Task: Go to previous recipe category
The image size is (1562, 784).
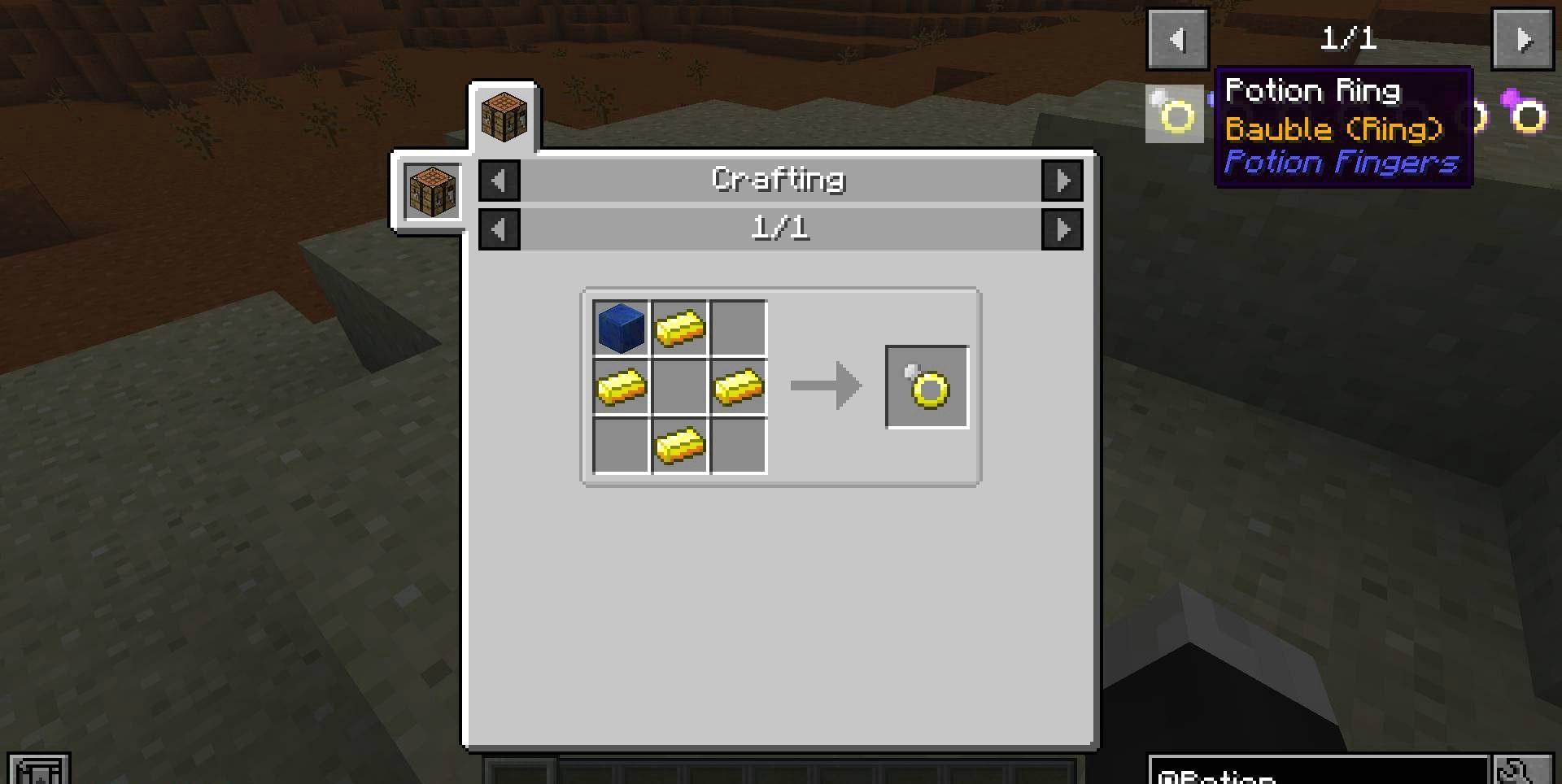Action: point(499,181)
